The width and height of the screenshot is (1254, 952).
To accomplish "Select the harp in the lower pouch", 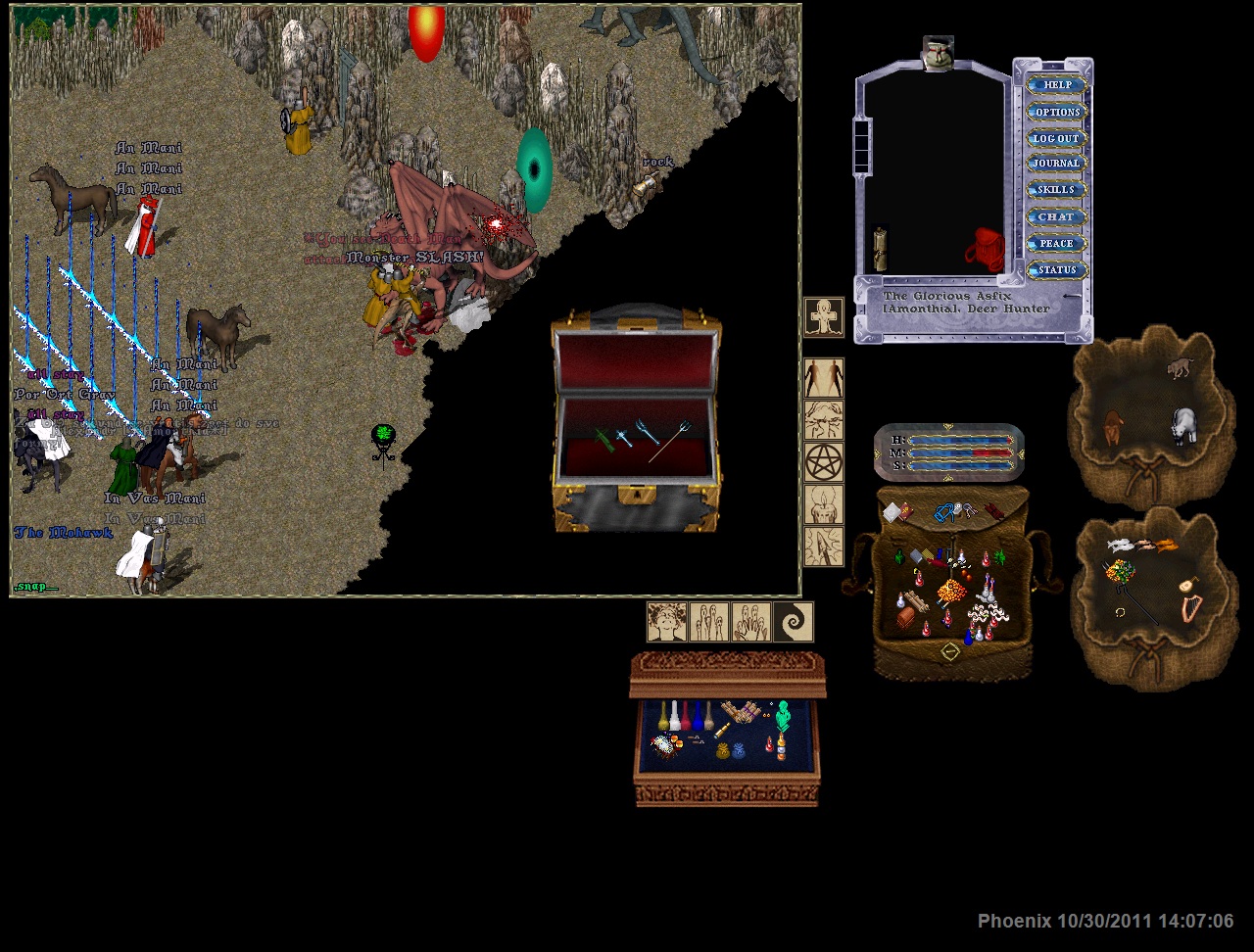I will point(1190,609).
